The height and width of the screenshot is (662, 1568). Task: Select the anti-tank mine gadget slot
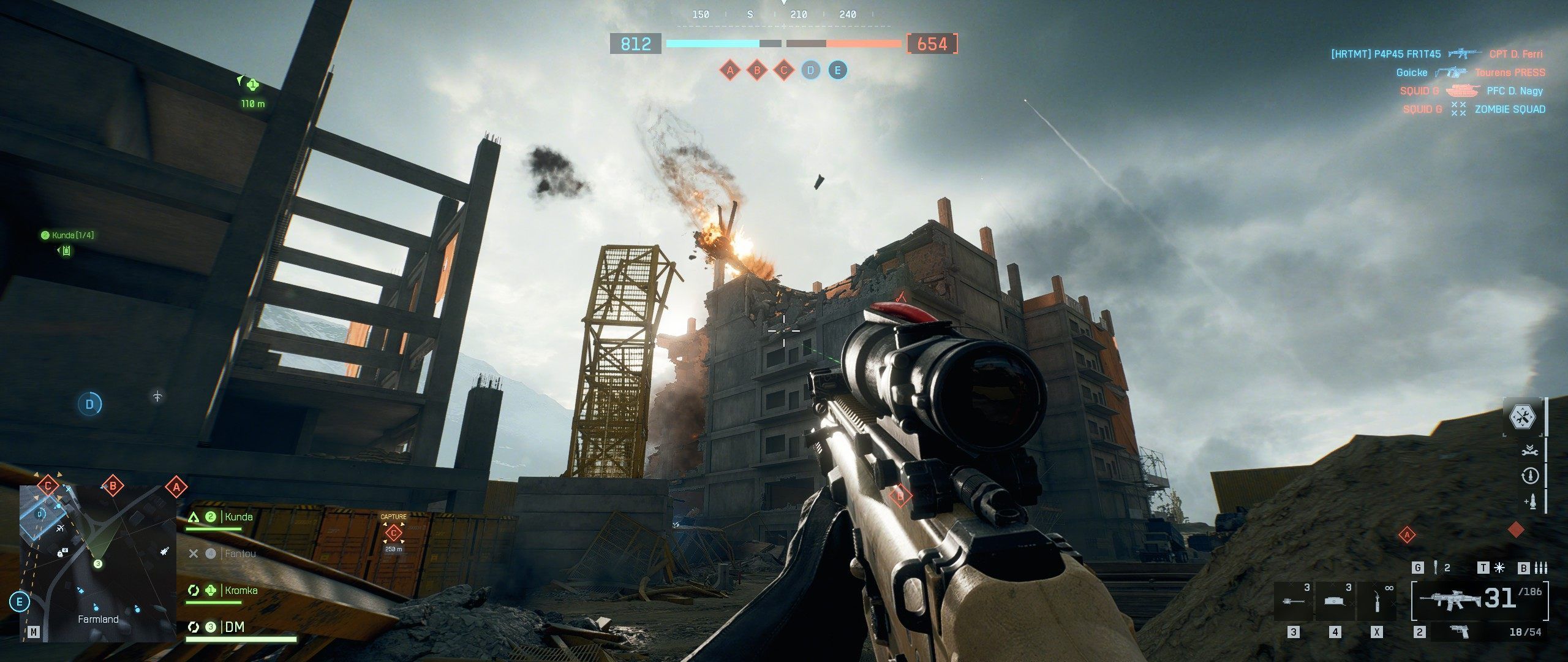pyautogui.click(x=1335, y=601)
